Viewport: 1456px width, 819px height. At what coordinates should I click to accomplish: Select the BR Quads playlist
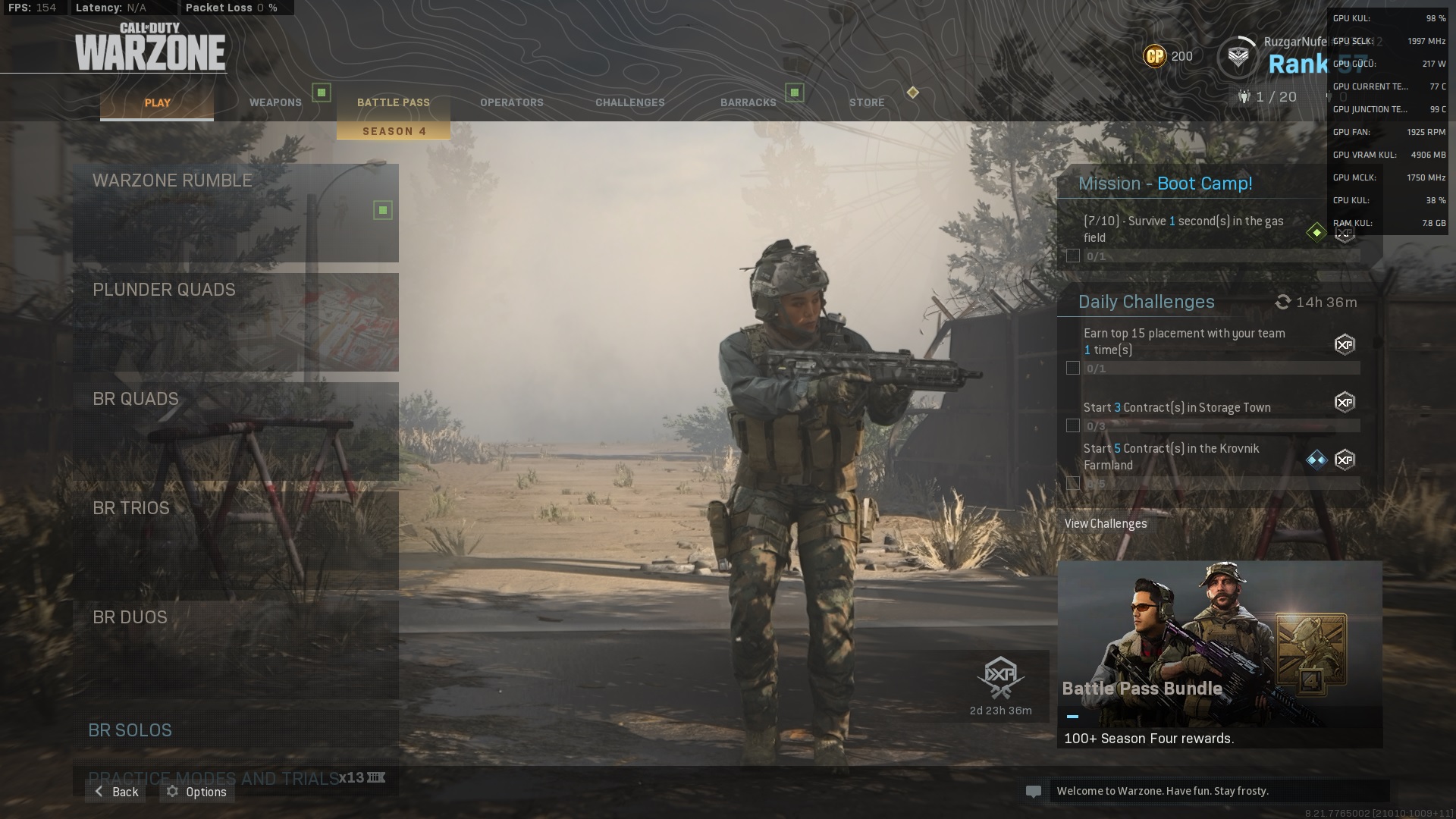tap(235, 431)
